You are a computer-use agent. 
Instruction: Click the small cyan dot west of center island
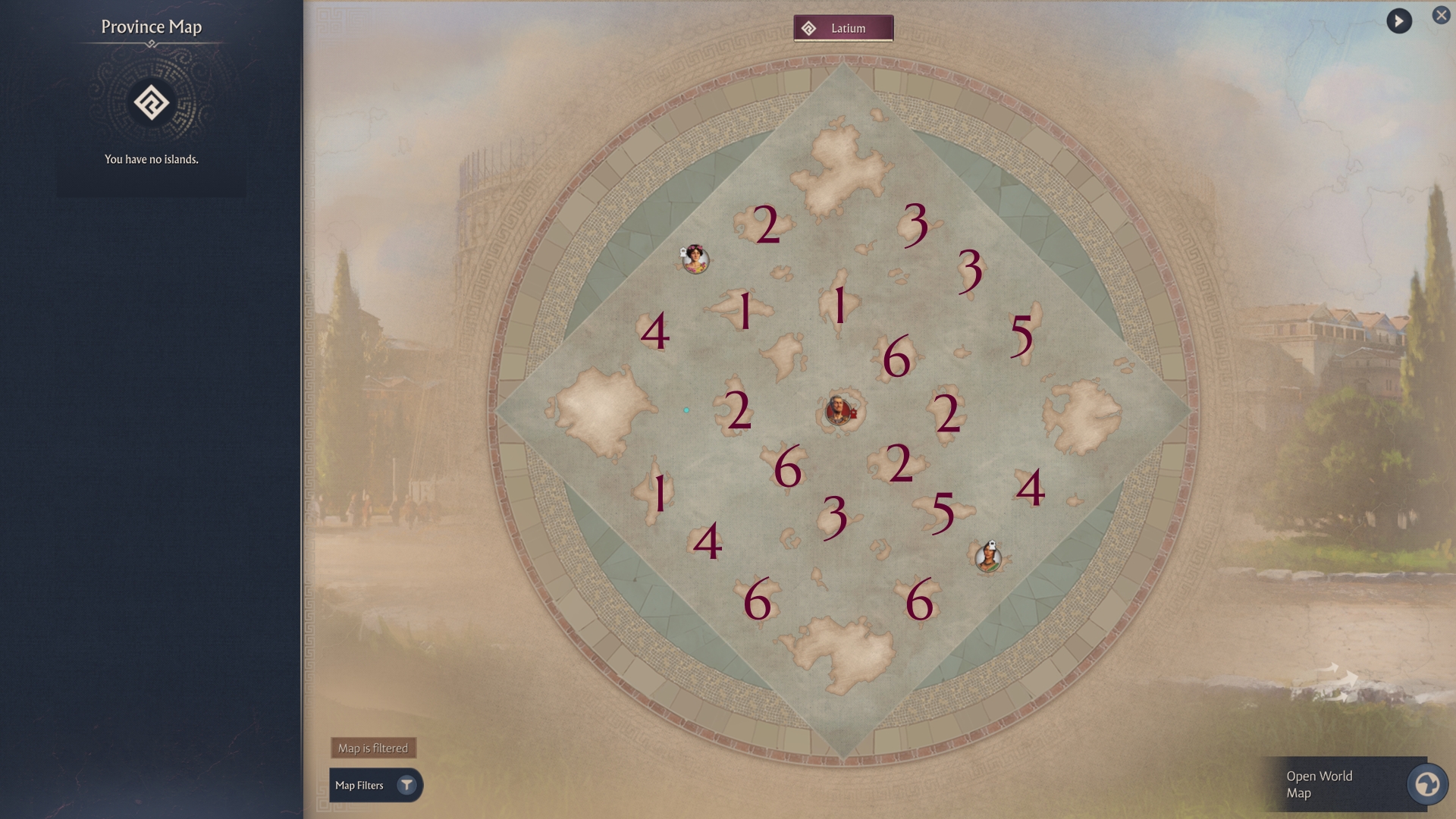[686, 409]
